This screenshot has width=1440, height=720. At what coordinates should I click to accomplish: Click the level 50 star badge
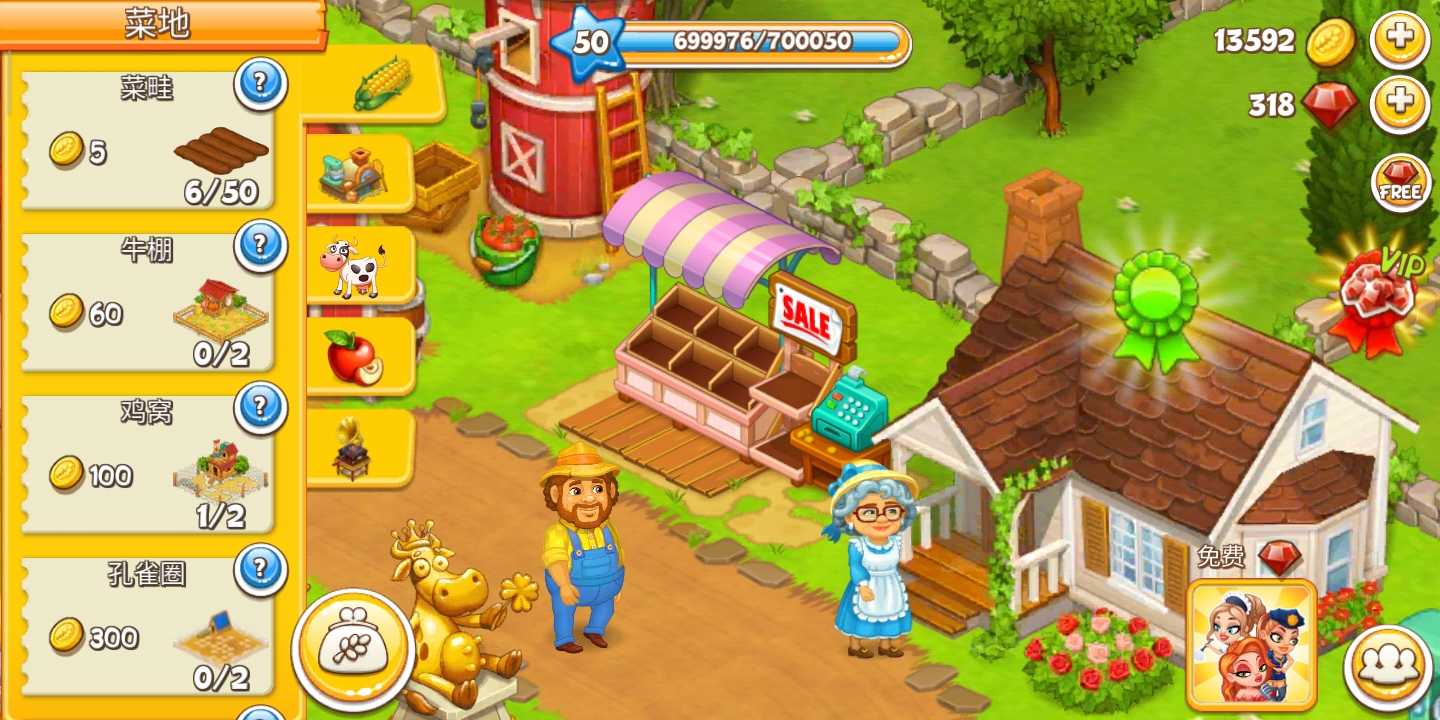pos(588,42)
